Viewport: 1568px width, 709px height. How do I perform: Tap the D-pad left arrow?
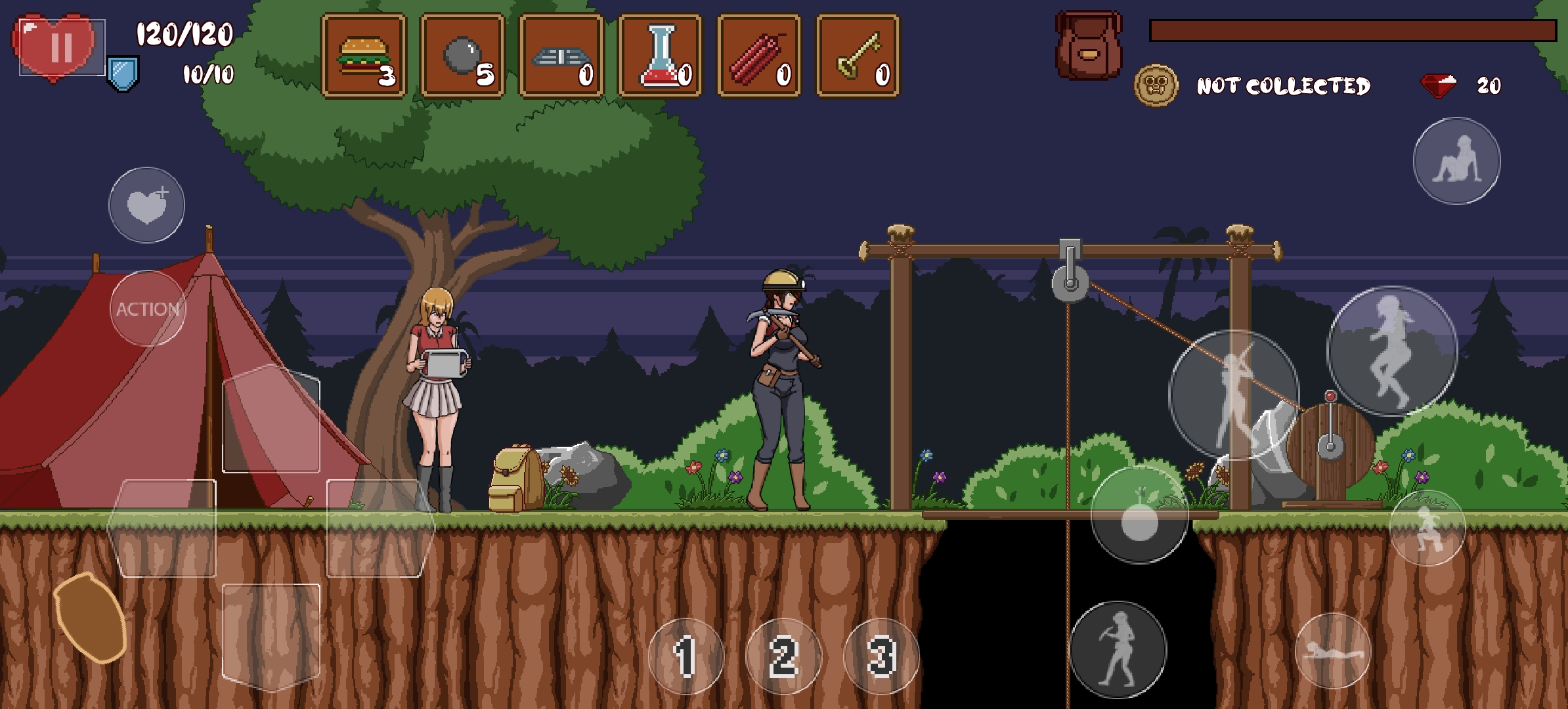pos(162,528)
